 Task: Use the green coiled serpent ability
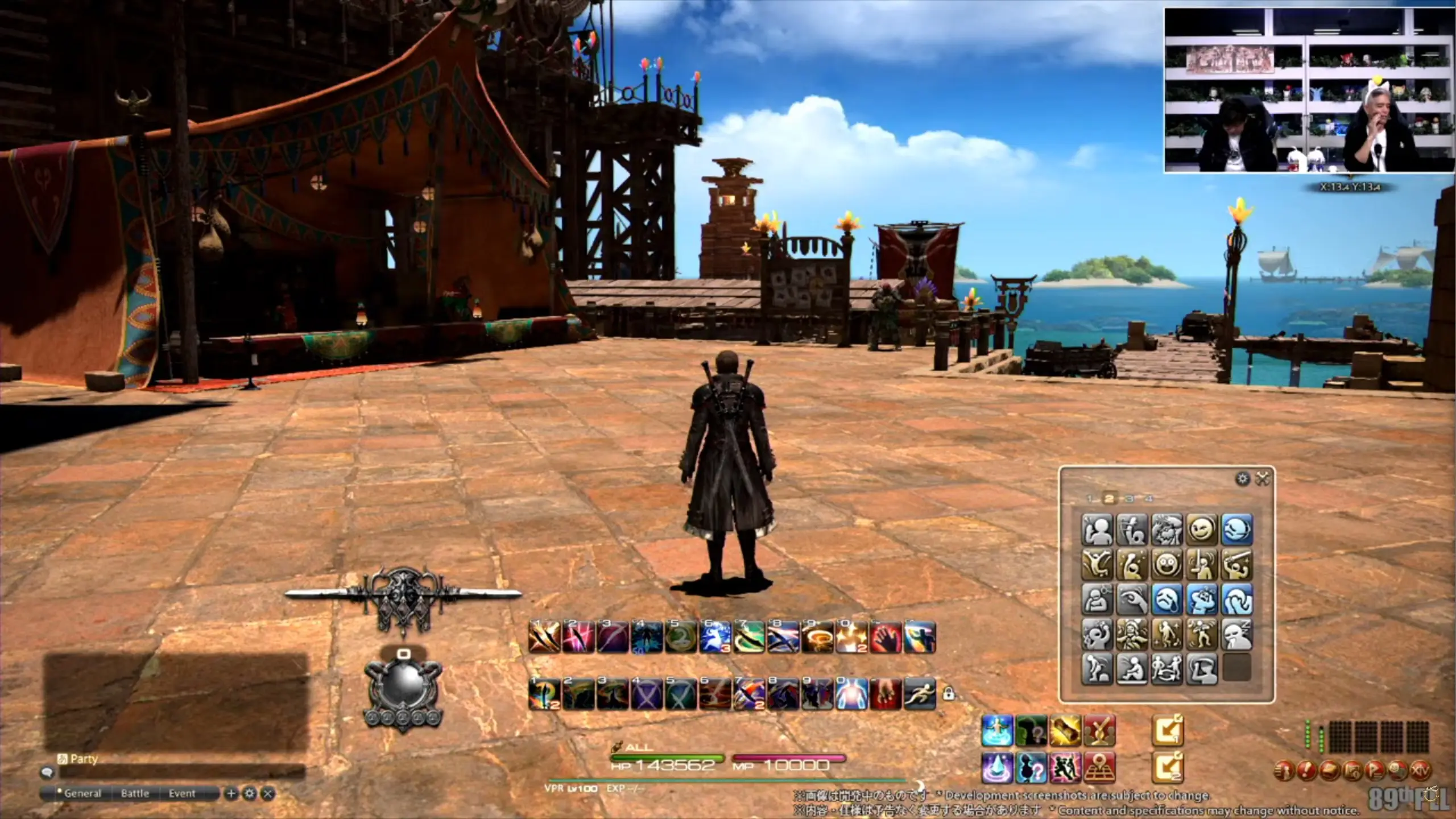pos(749,637)
